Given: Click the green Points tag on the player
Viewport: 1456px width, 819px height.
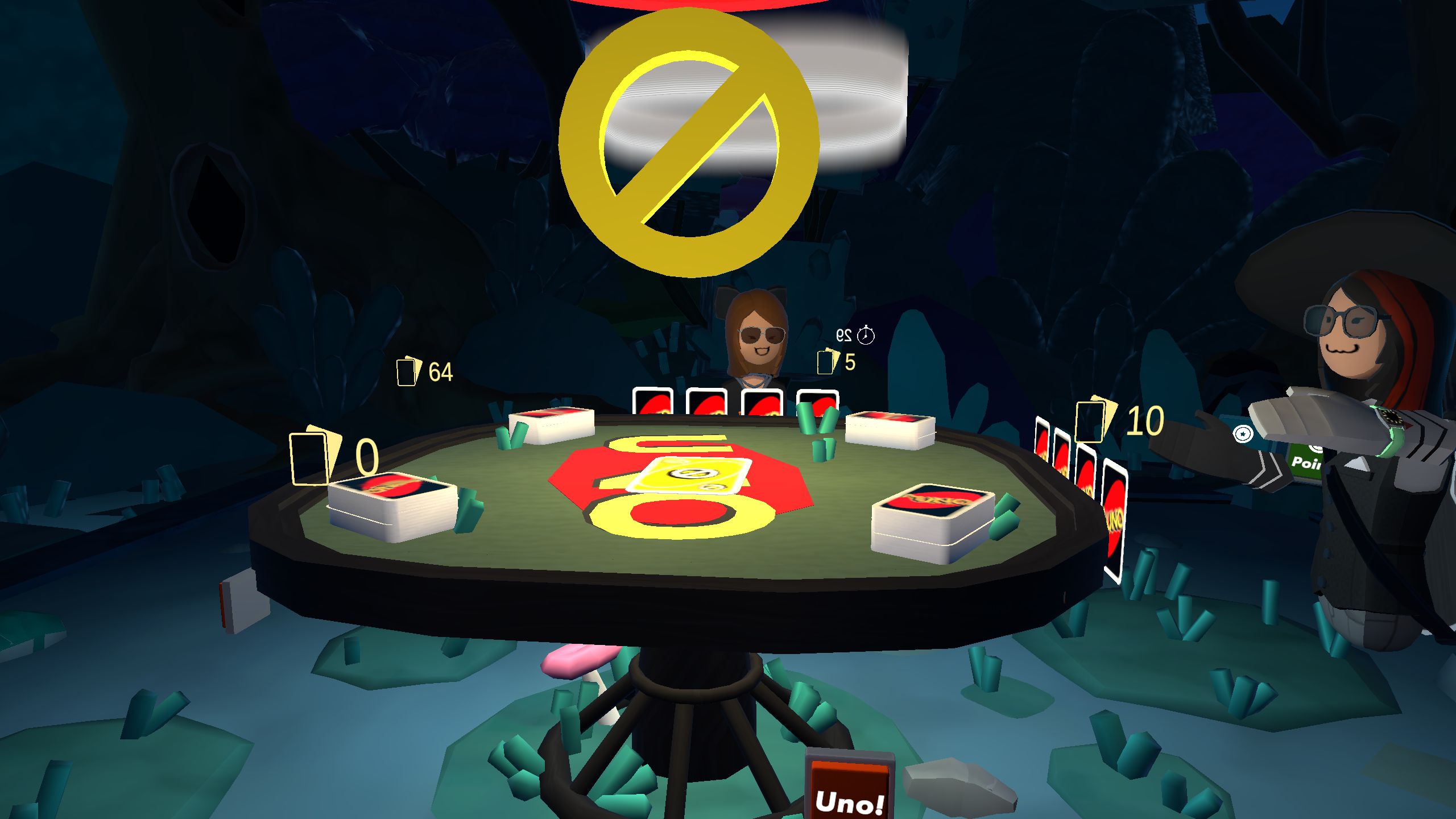Looking at the screenshot, I should click(x=1306, y=464).
